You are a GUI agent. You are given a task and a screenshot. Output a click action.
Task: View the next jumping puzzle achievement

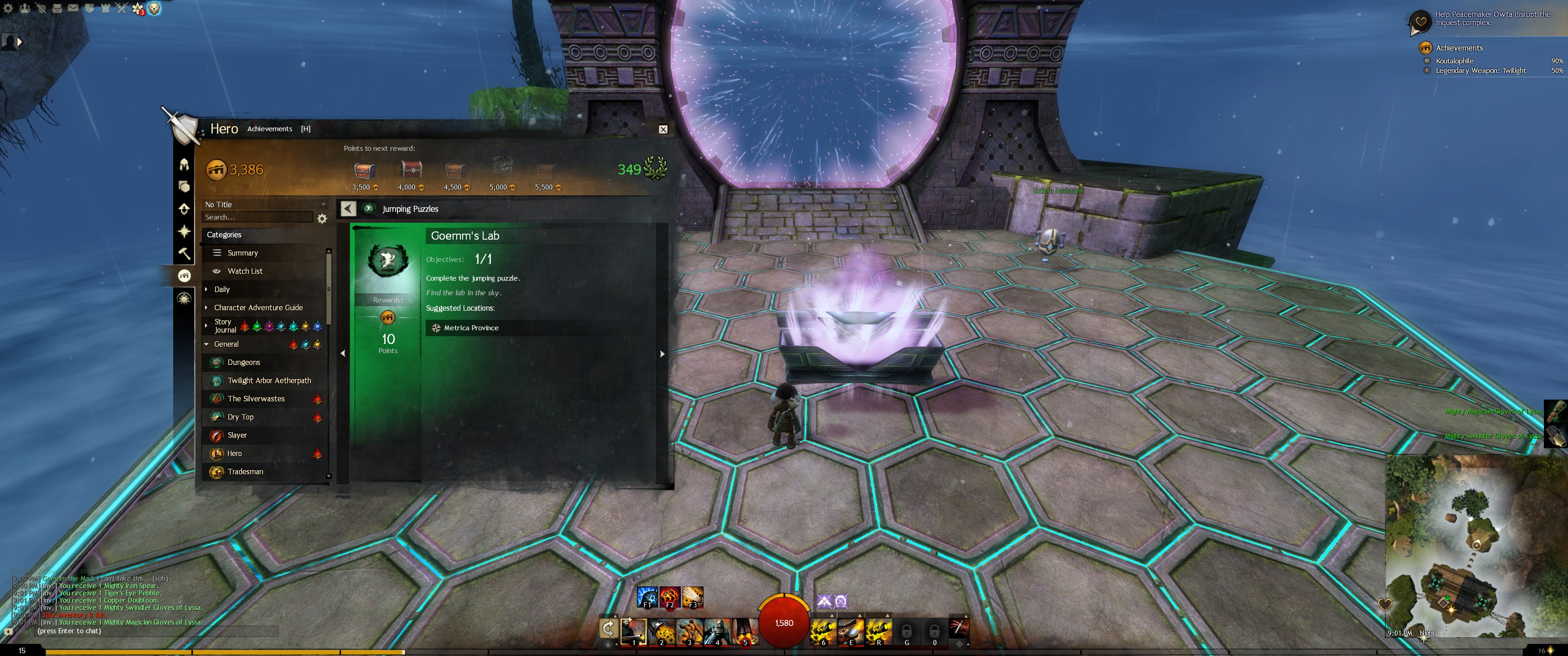[662, 354]
